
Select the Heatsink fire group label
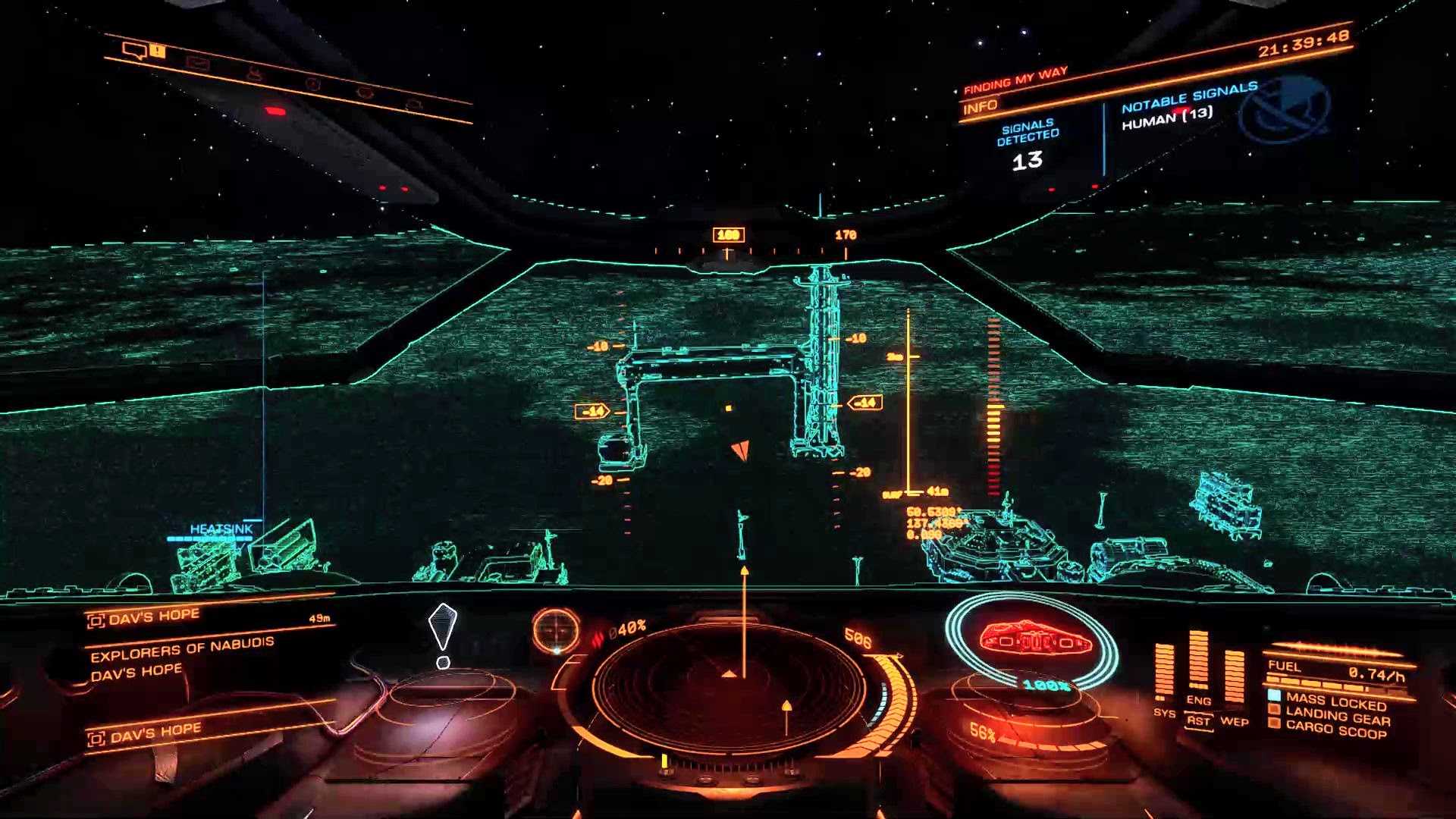click(221, 529)
